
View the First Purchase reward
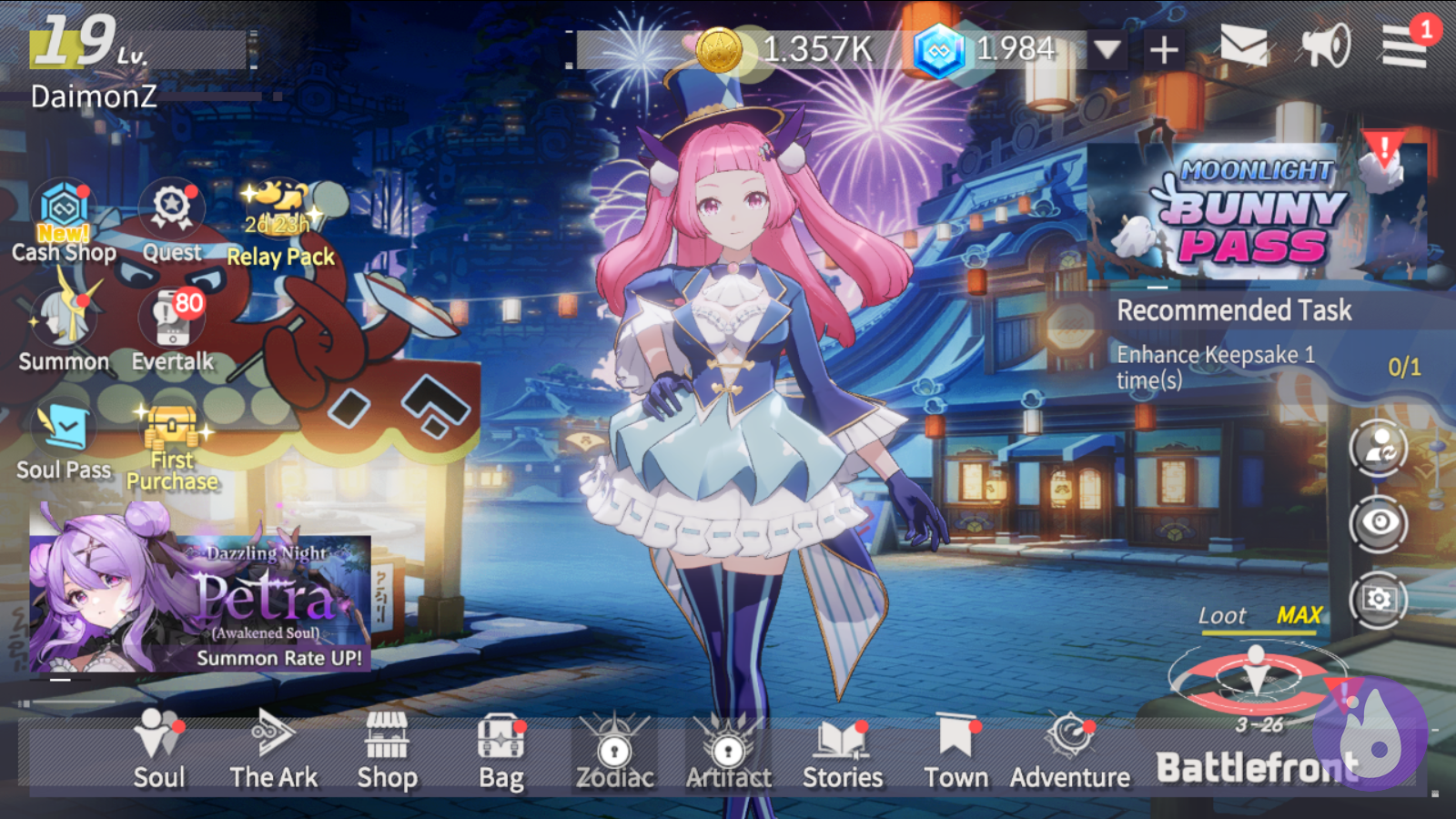pyautogui.click(x=172, y=446)
